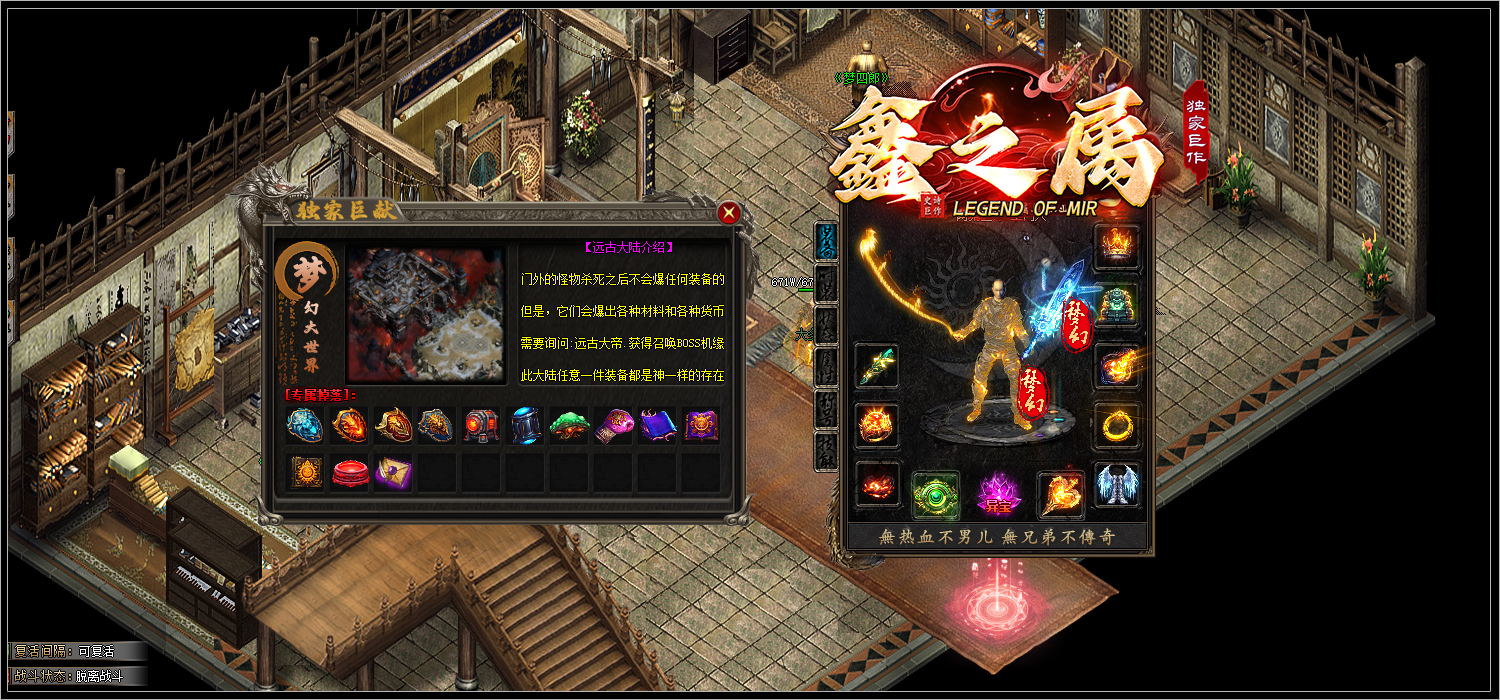Select the green-gold dagger equipment slot
The image size is (1500, 700).
(877, 367)
